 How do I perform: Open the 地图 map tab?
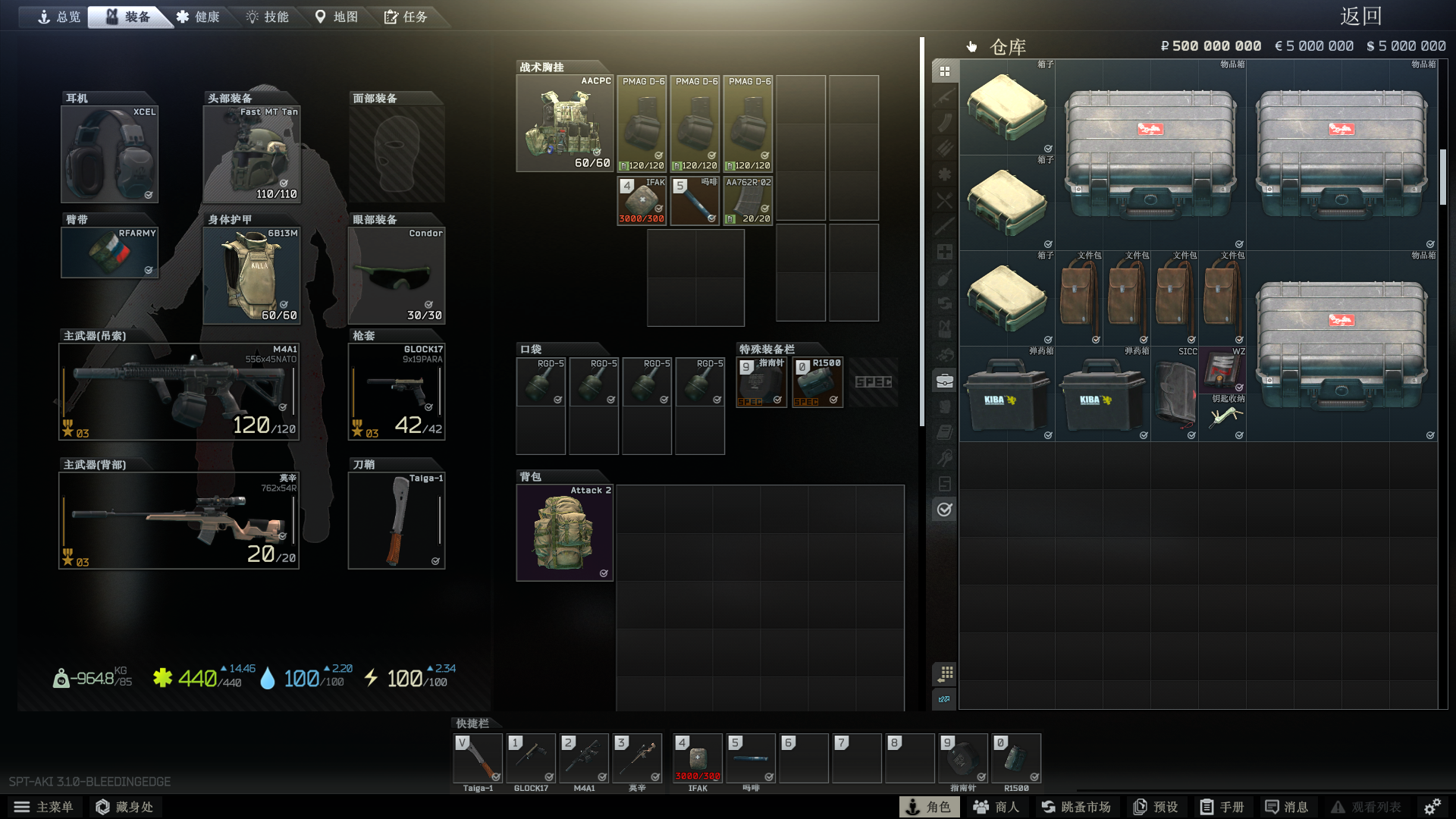click(336, 17)
